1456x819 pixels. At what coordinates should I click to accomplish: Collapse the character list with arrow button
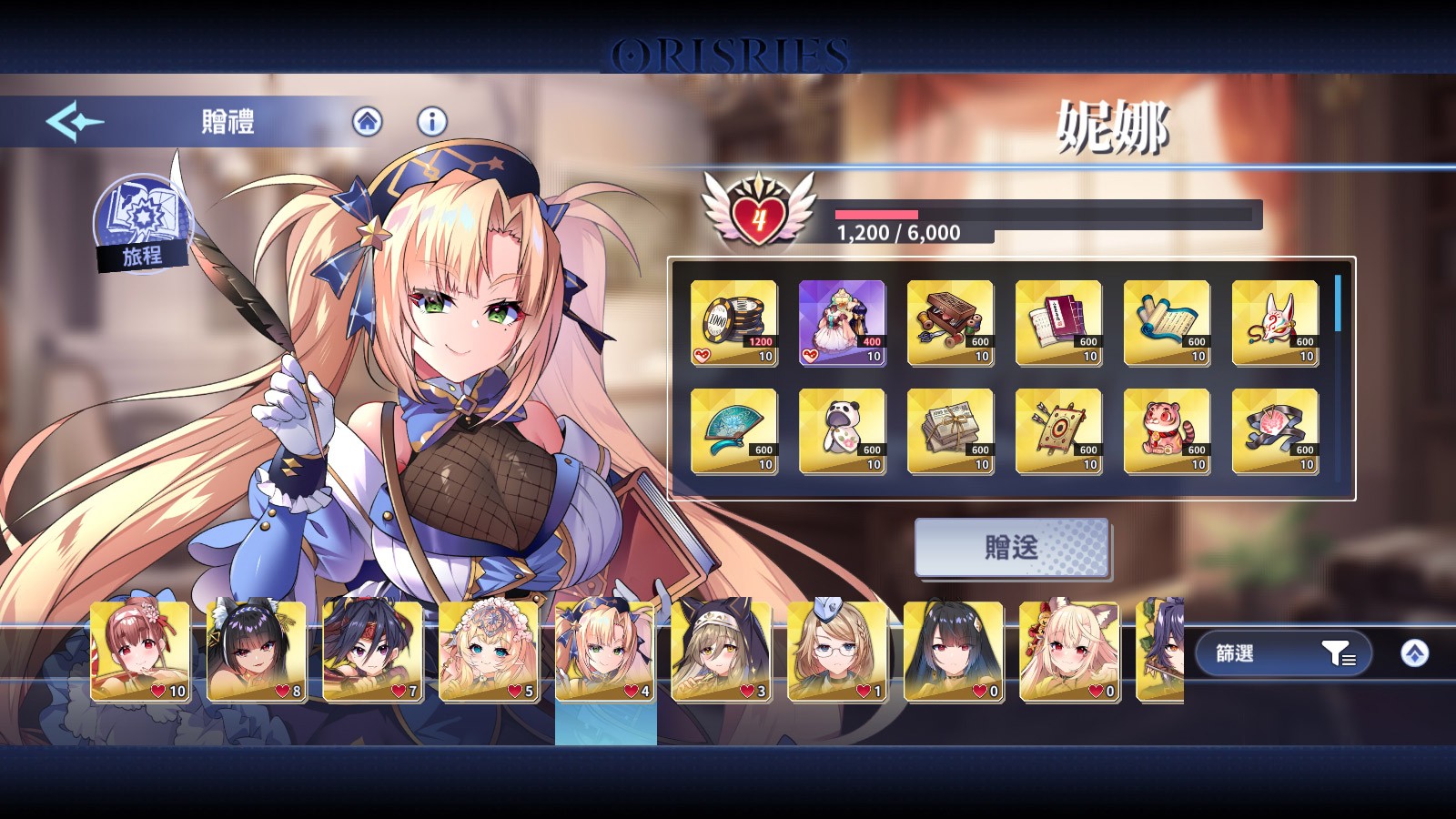click(x=1414, y=653)
